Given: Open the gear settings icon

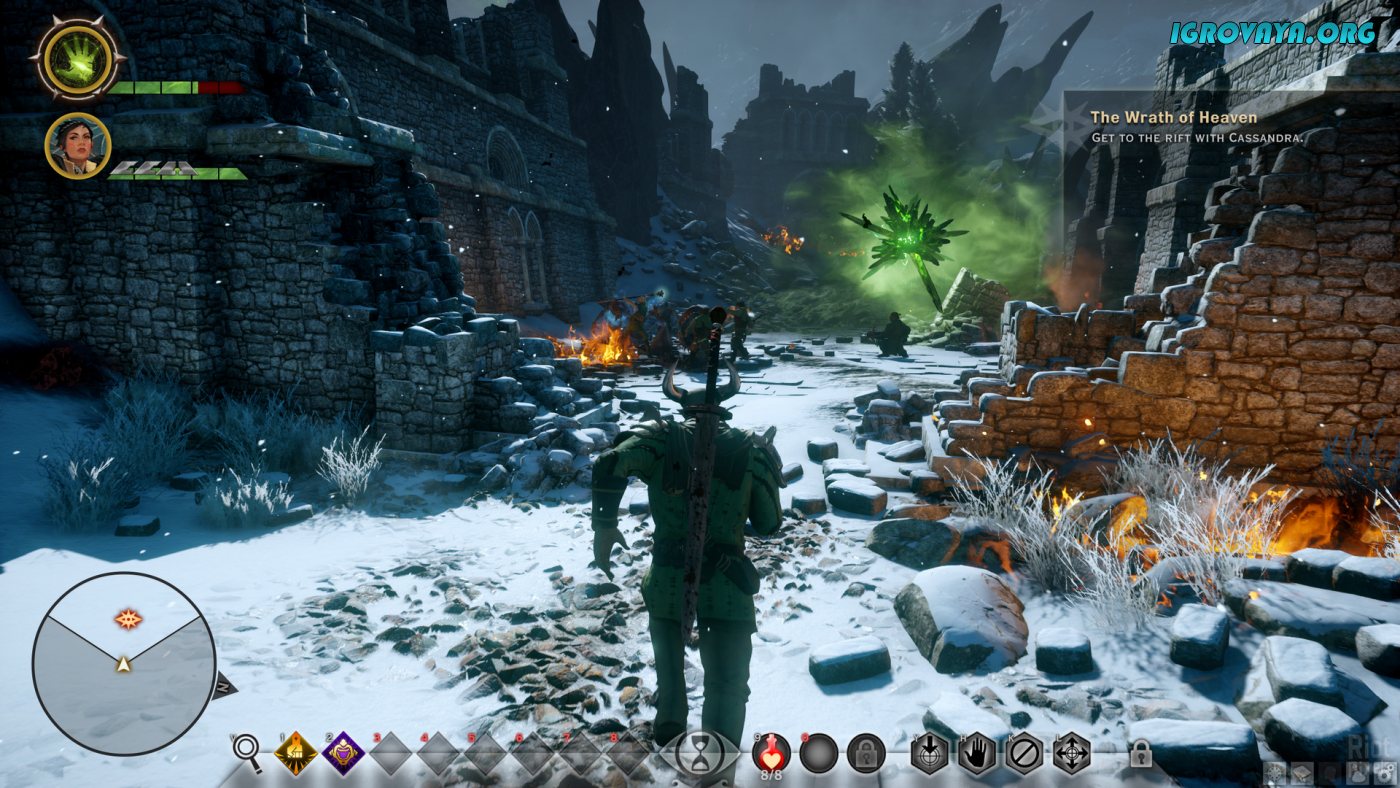Looking at the screenshot, I should coord(1384,772).
